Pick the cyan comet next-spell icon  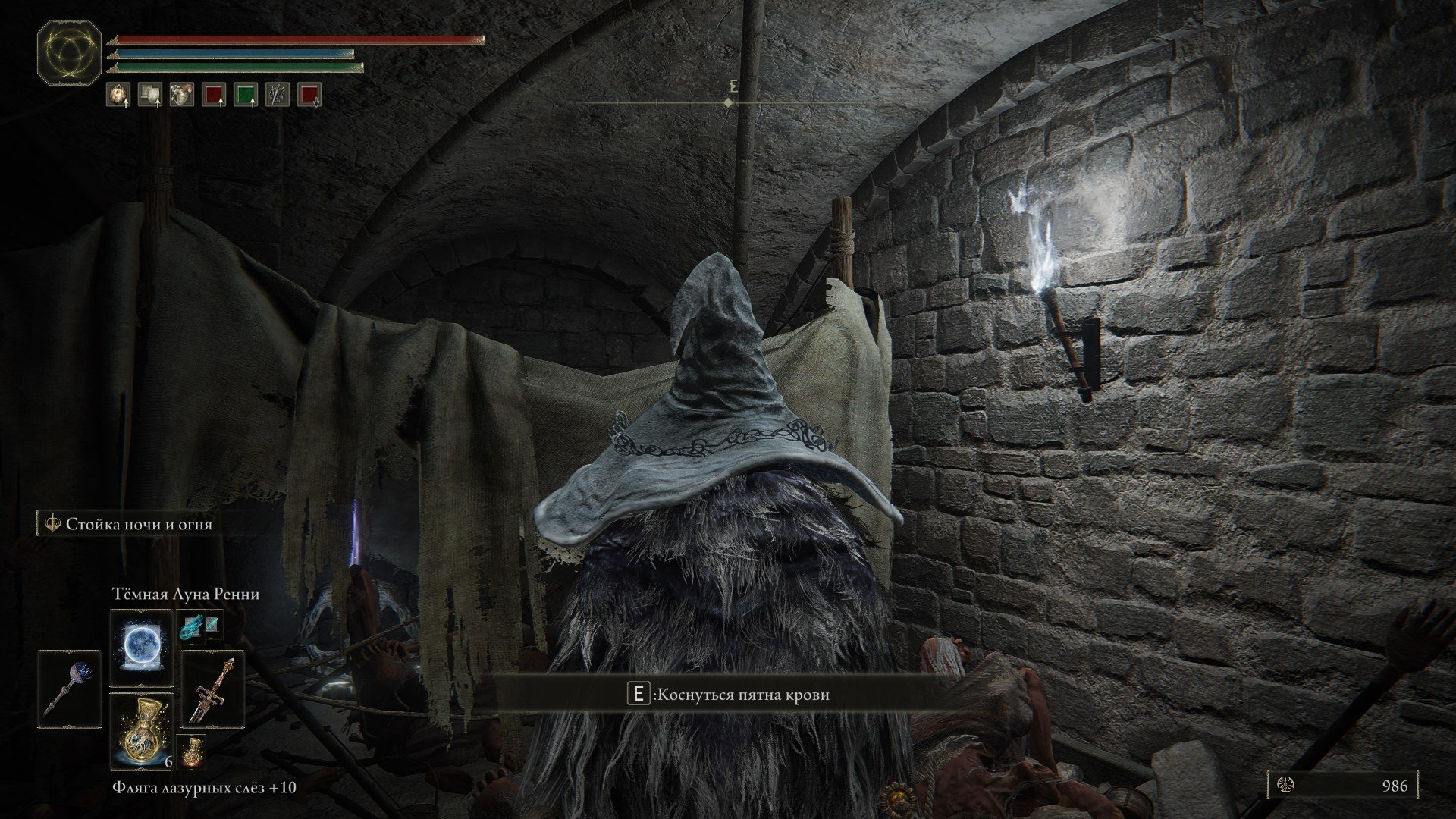click(190, 626)
